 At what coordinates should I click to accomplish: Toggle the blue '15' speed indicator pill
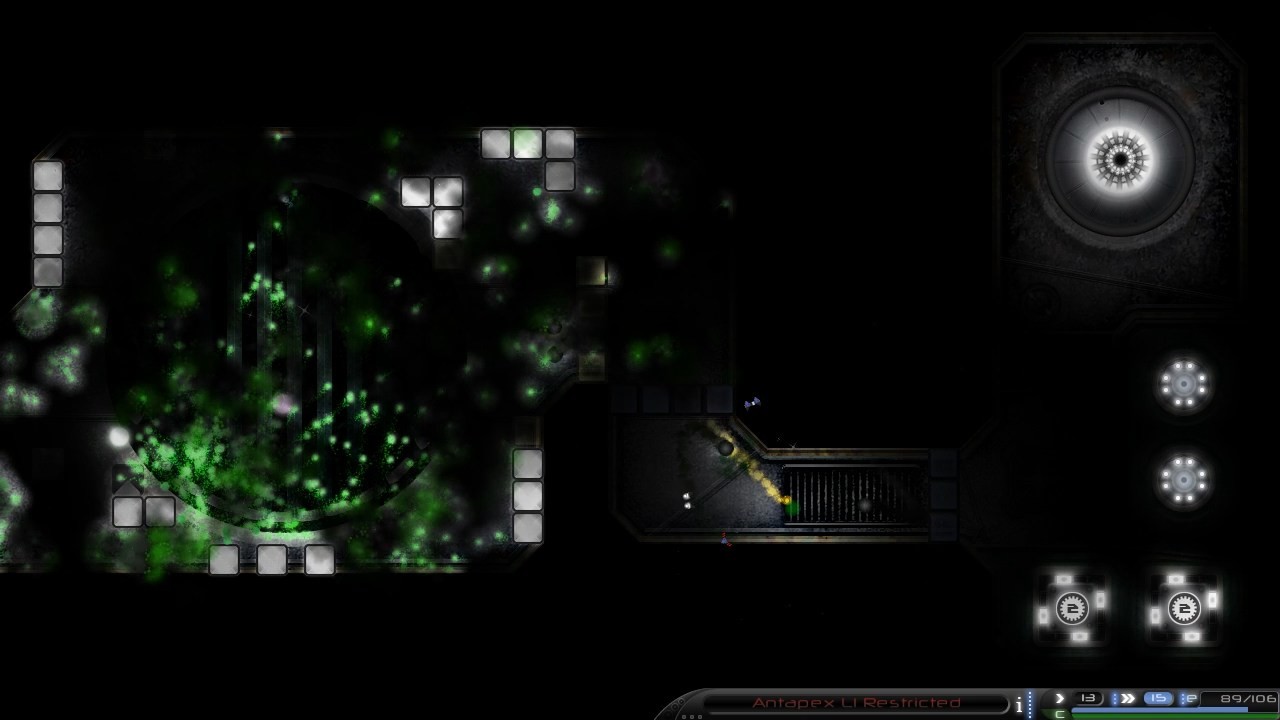pyautogui.click(x=1158, y=698)
